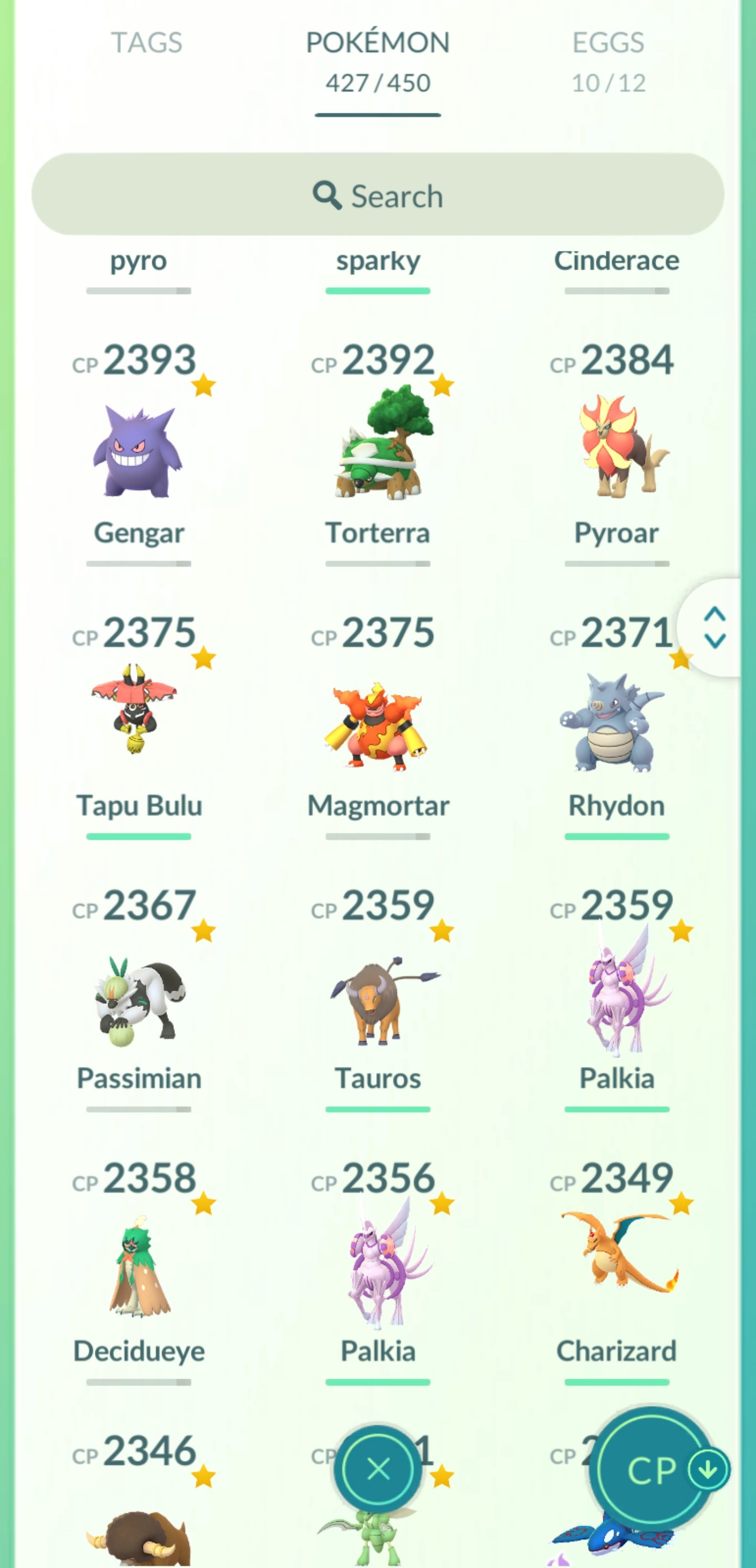Switch to the Tags tab
This screenshot has height=1568, width=756.
tap(146, 43)
